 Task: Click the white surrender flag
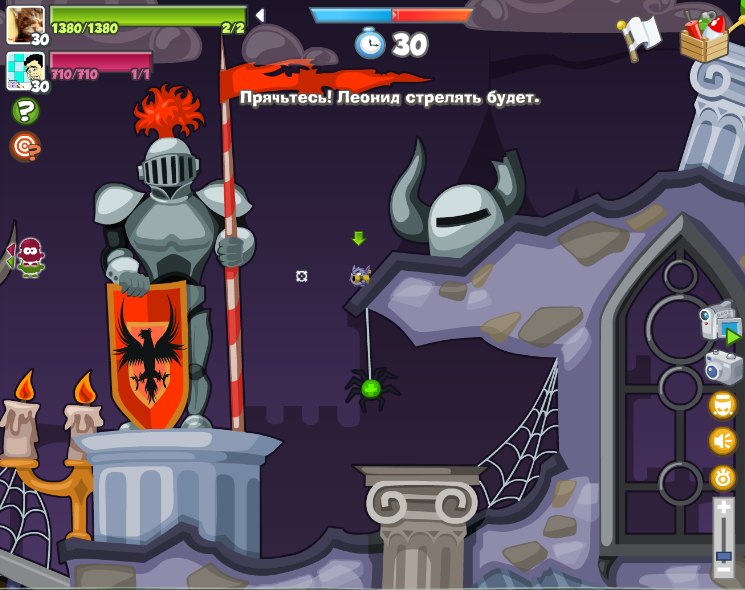coord(640,37)
